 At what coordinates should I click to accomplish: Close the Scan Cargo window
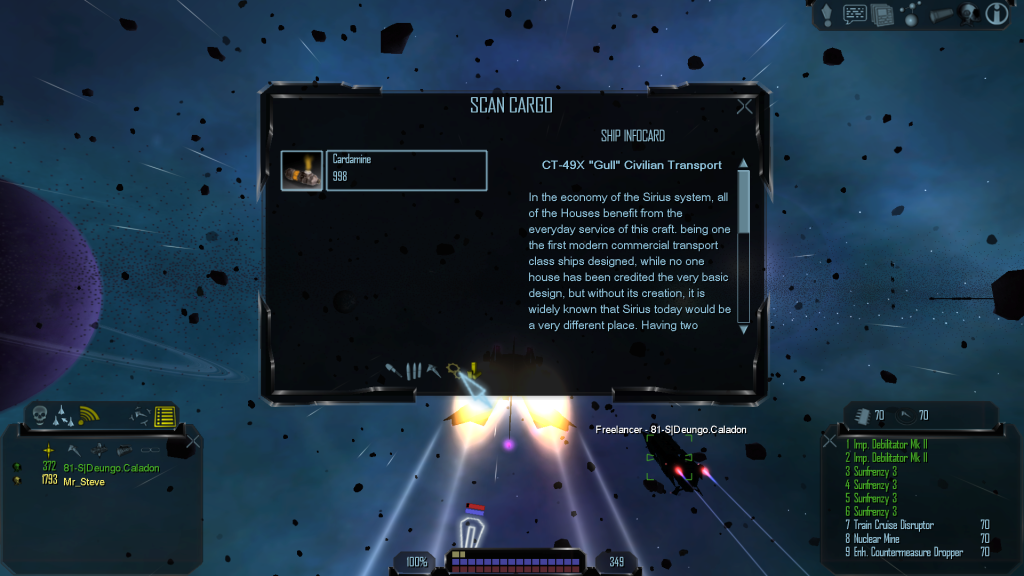pyautogui.click(x=744, y=107)
